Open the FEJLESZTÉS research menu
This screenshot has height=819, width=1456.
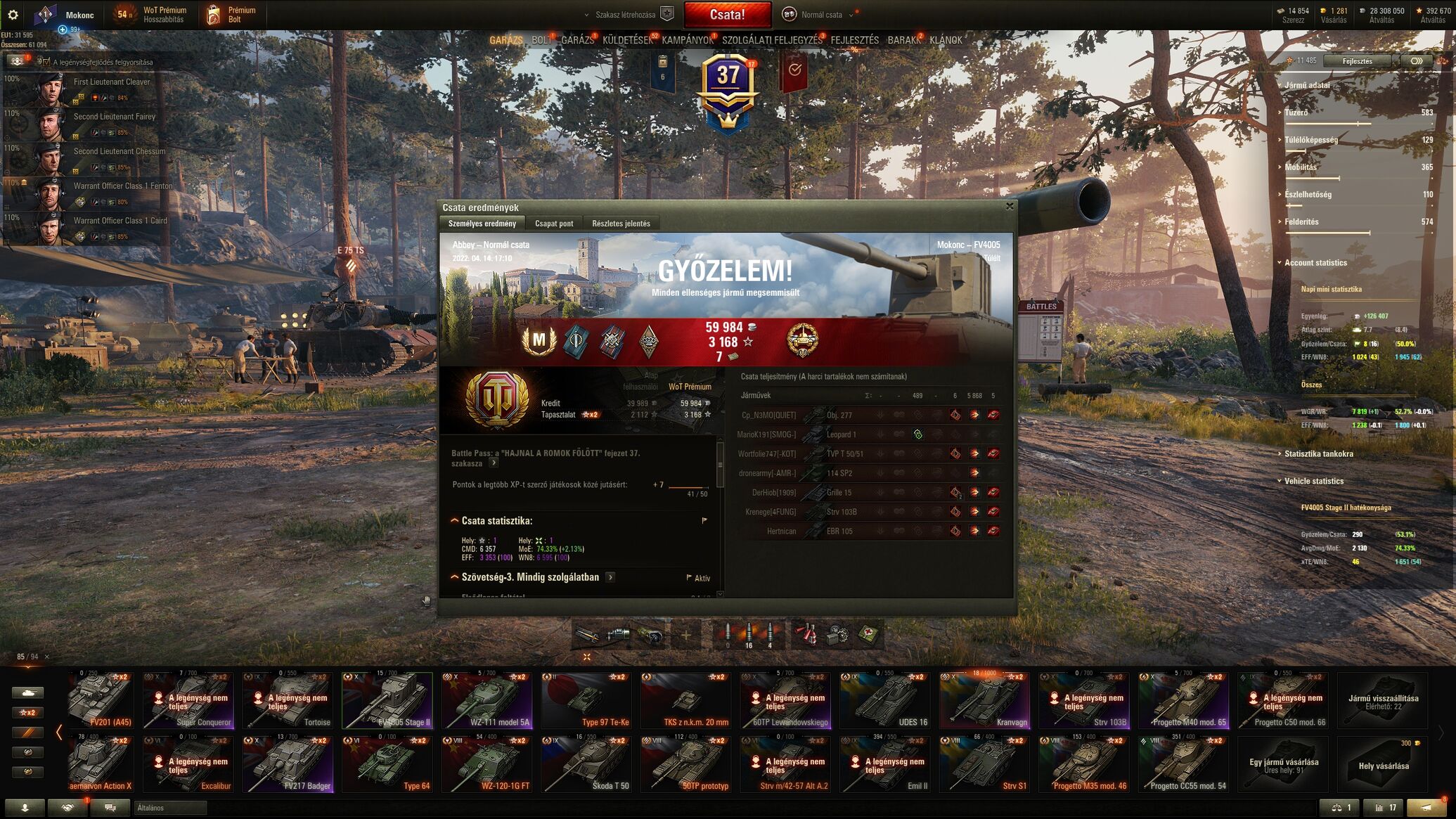click(x=854, y=40)
